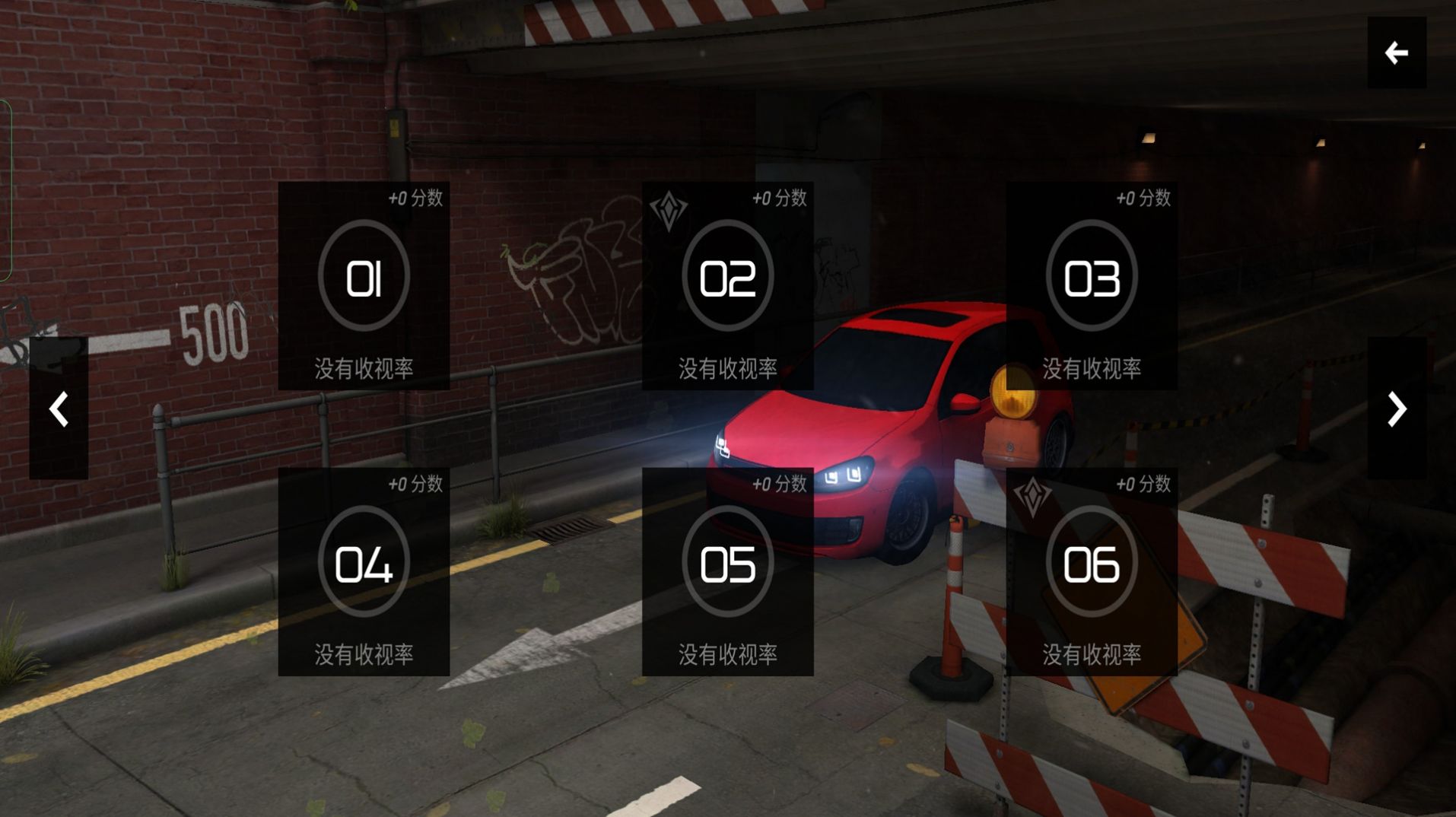Go back a page using the left chevron
1456x817 pixels.
point(58,409)
